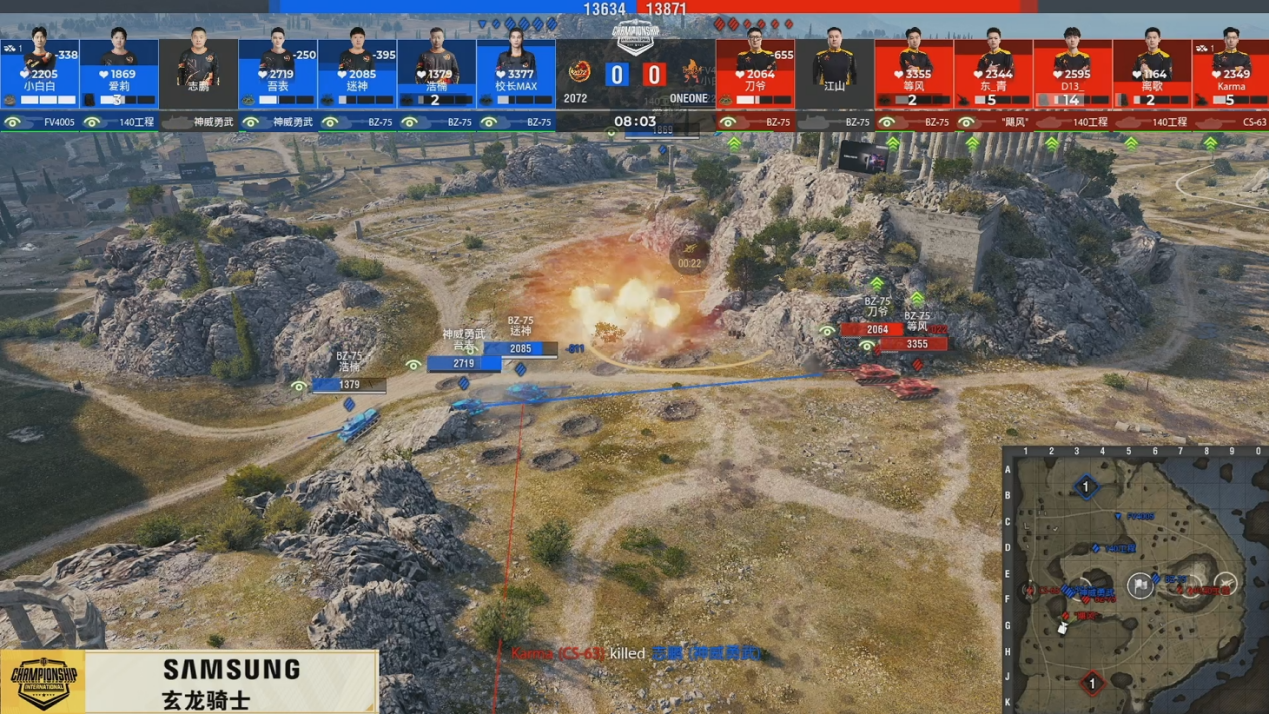Select 等风's red BZ-75 unit marker
Image resolution: width=1269 pixels, height=714 pixels.
(x=914, y=388)
